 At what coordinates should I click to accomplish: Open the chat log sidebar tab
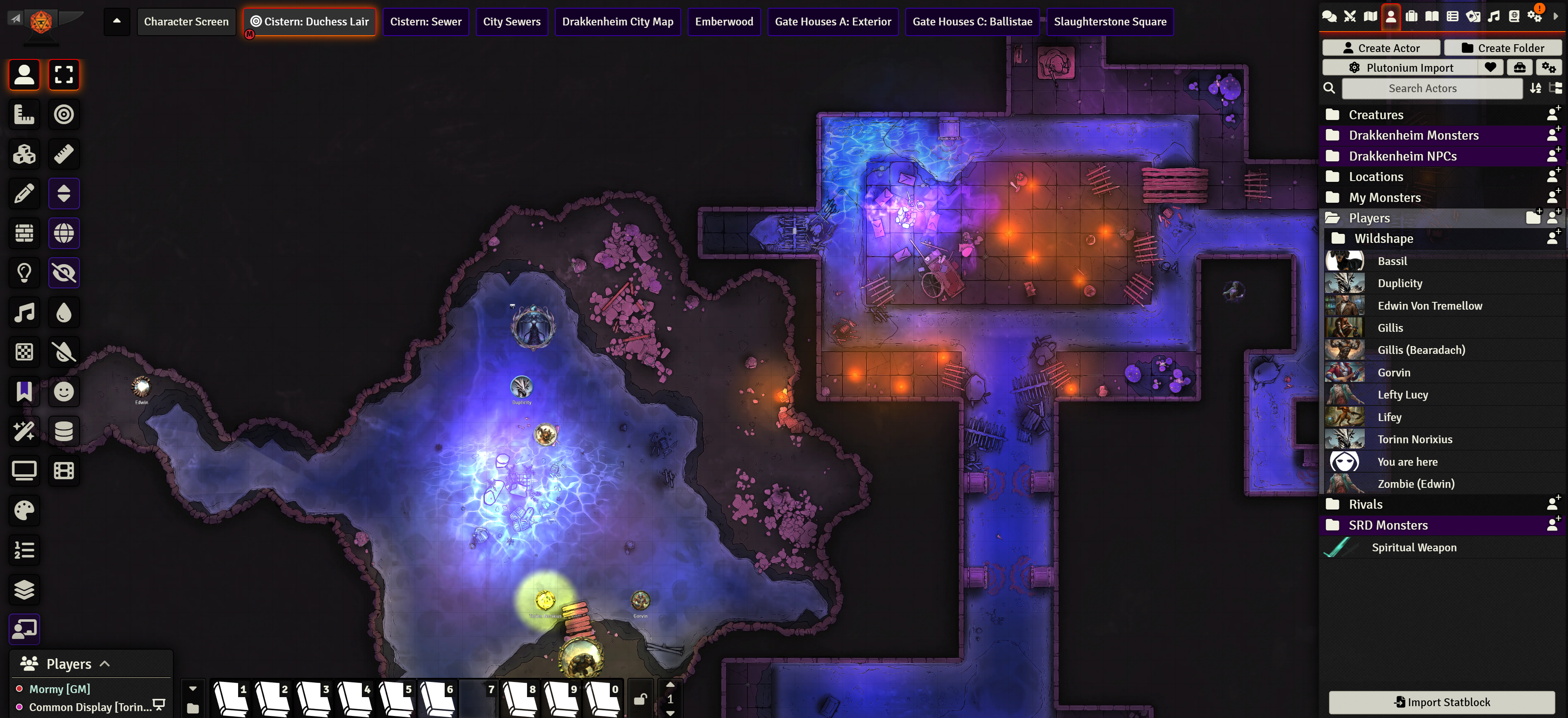[1329, 16]
